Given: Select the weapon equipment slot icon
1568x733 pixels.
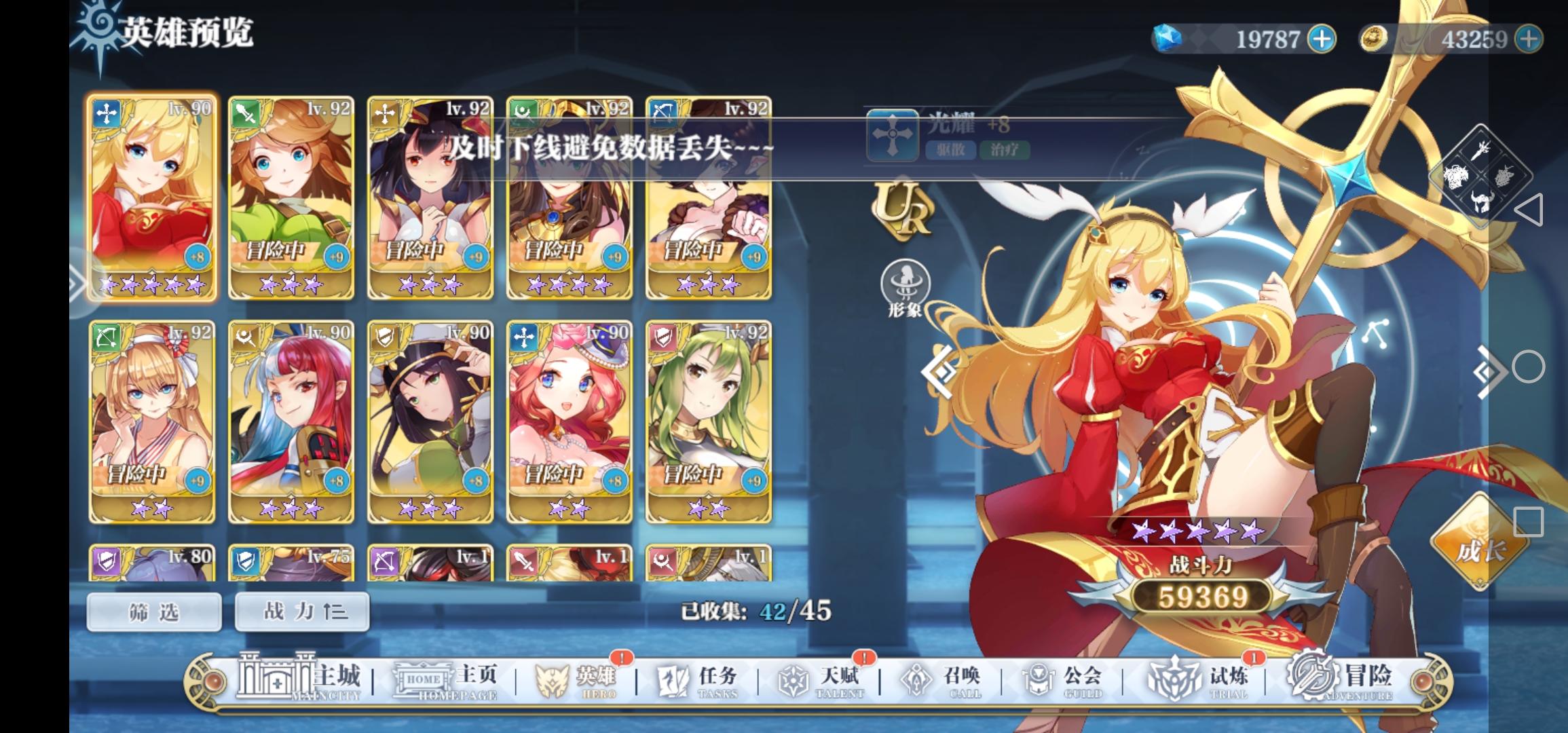Looking at the screenshot, I should pos(1482,151).
